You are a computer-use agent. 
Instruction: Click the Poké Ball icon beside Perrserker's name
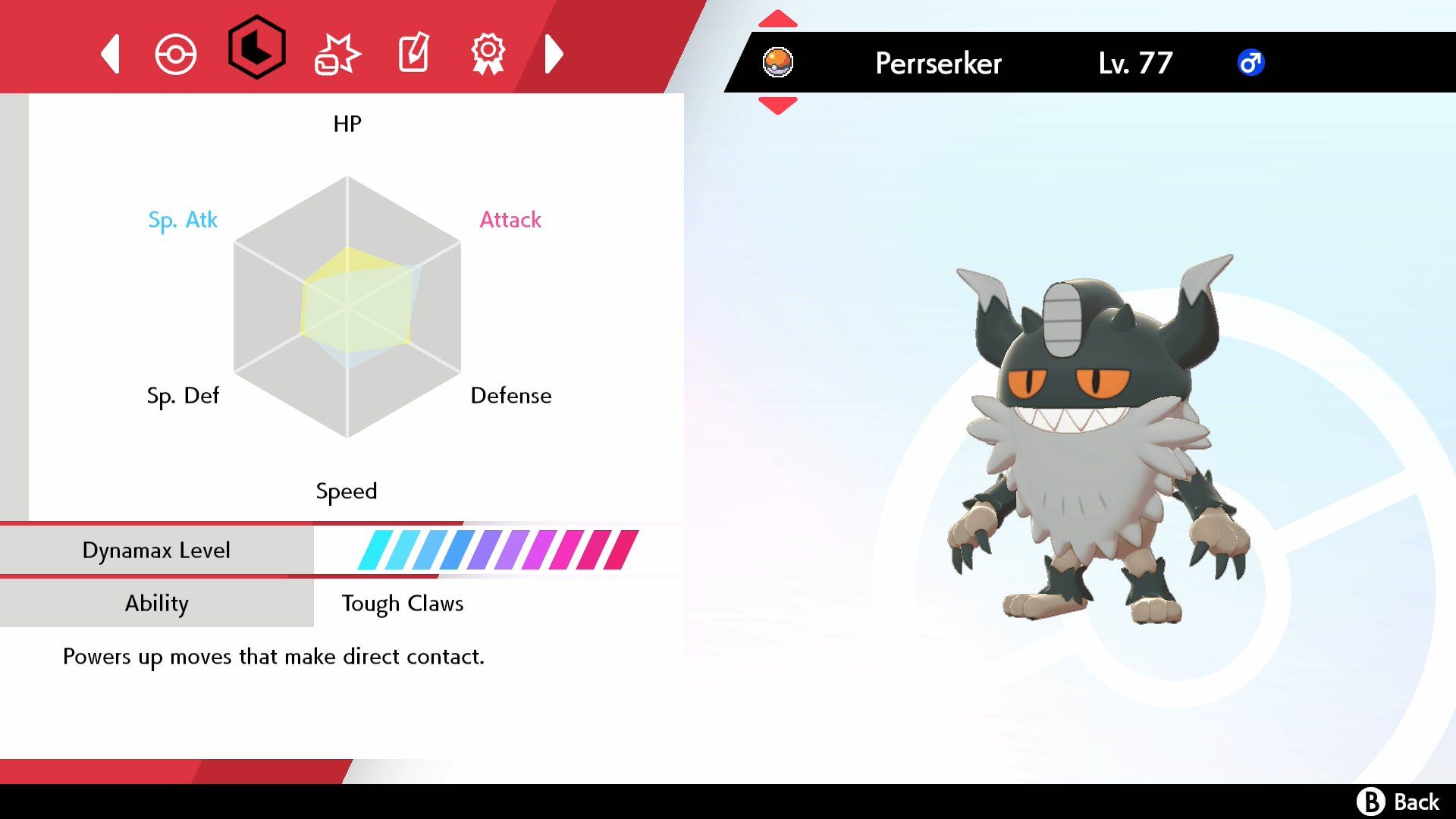coord(778,62)
